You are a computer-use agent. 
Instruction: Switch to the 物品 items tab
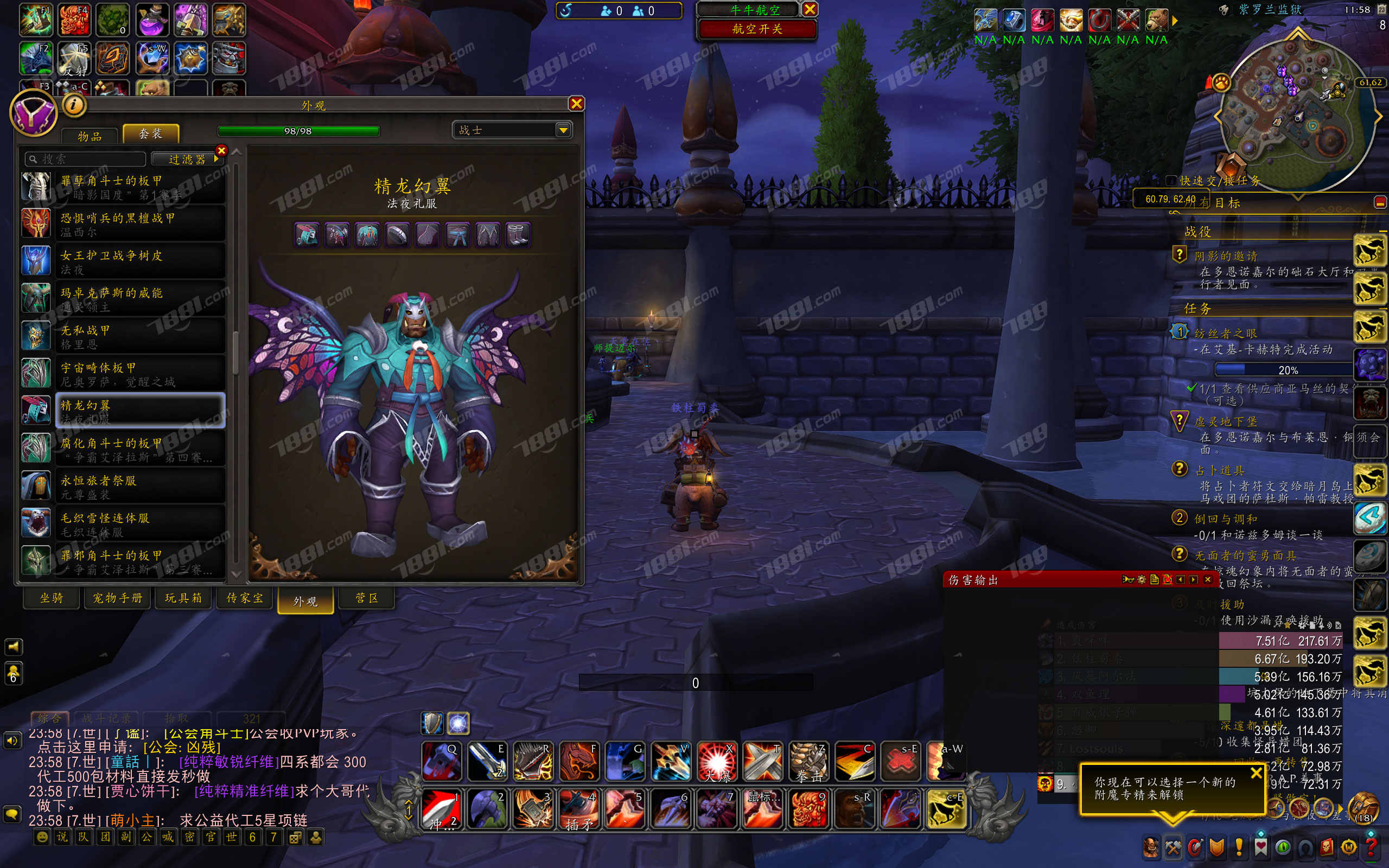pos(90,136)
